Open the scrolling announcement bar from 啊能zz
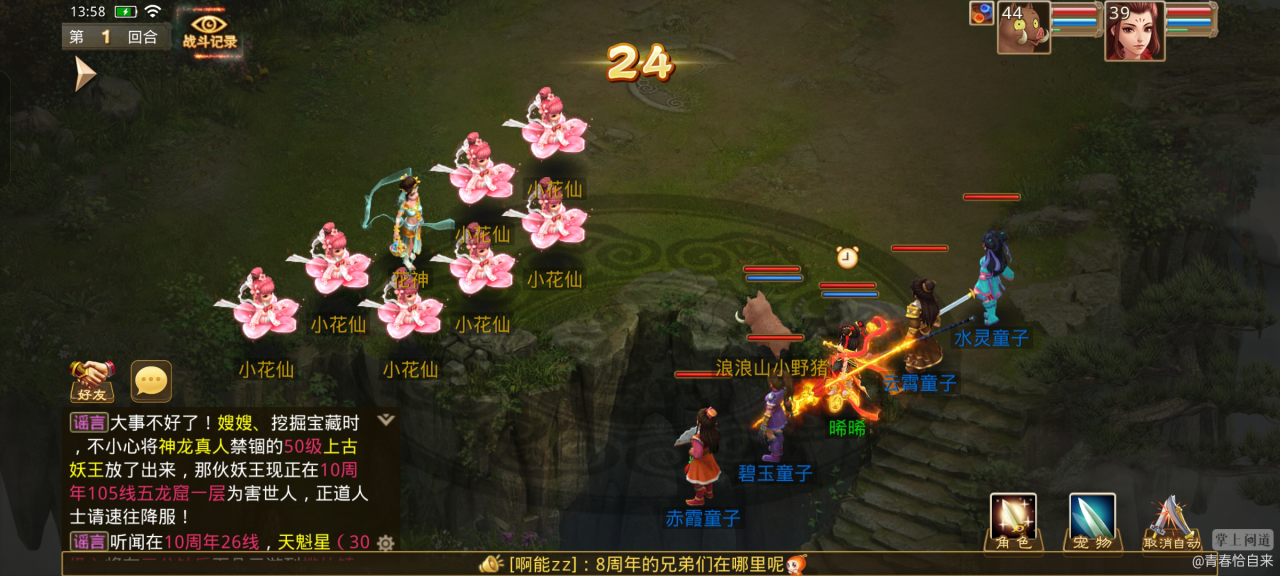1280x576 pixels. (640, 564)
